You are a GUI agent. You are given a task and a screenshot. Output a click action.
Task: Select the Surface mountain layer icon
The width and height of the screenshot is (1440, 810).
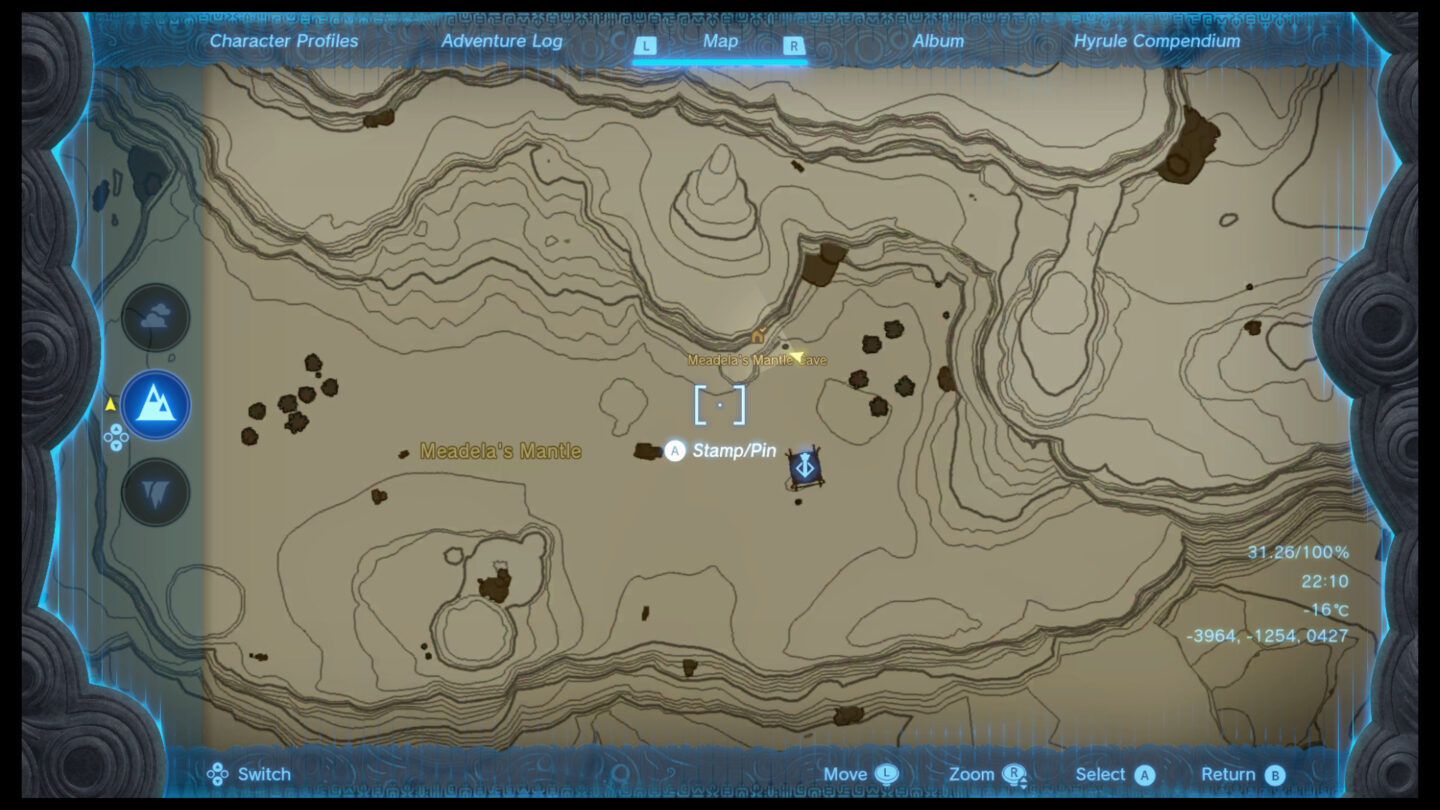pos(155,405)
